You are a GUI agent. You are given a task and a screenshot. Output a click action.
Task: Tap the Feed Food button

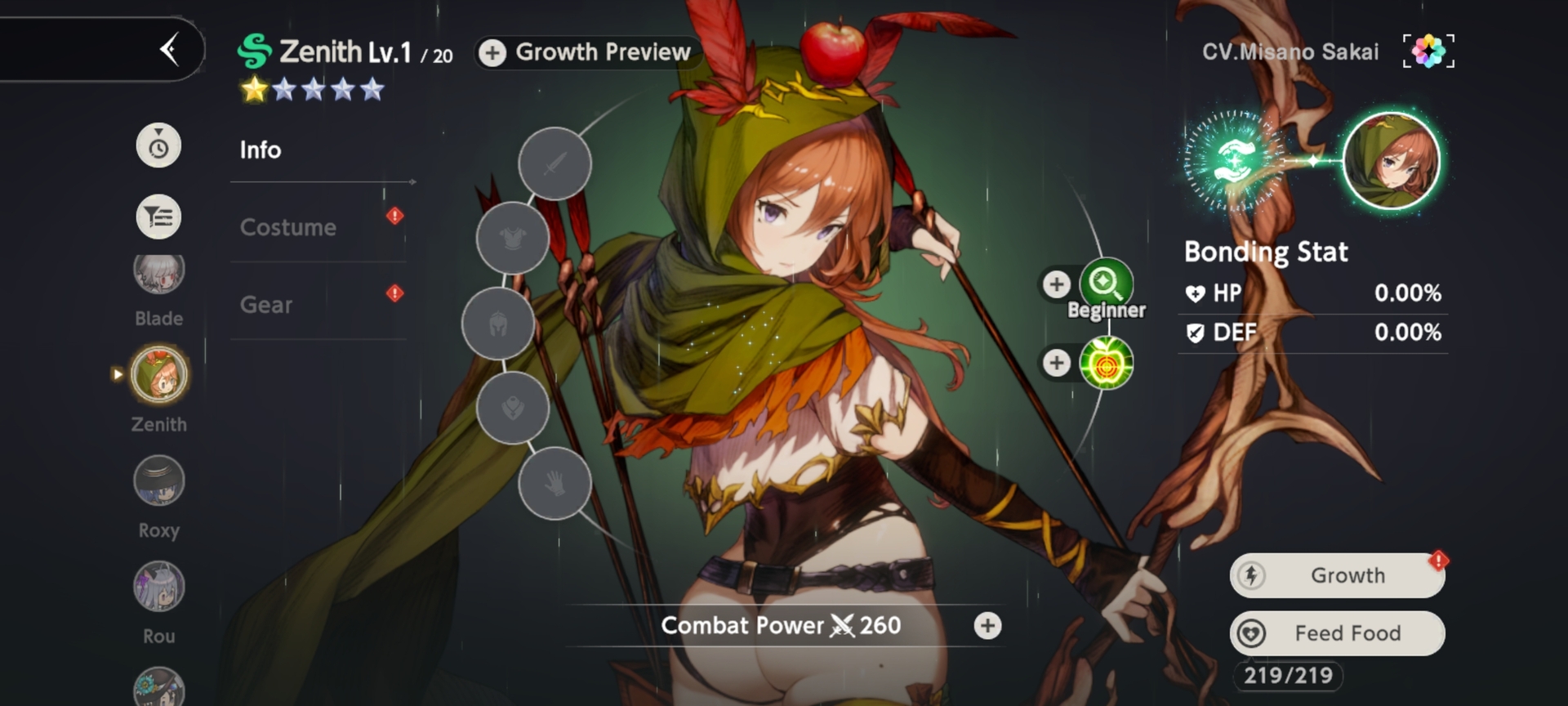(1338, 633)
